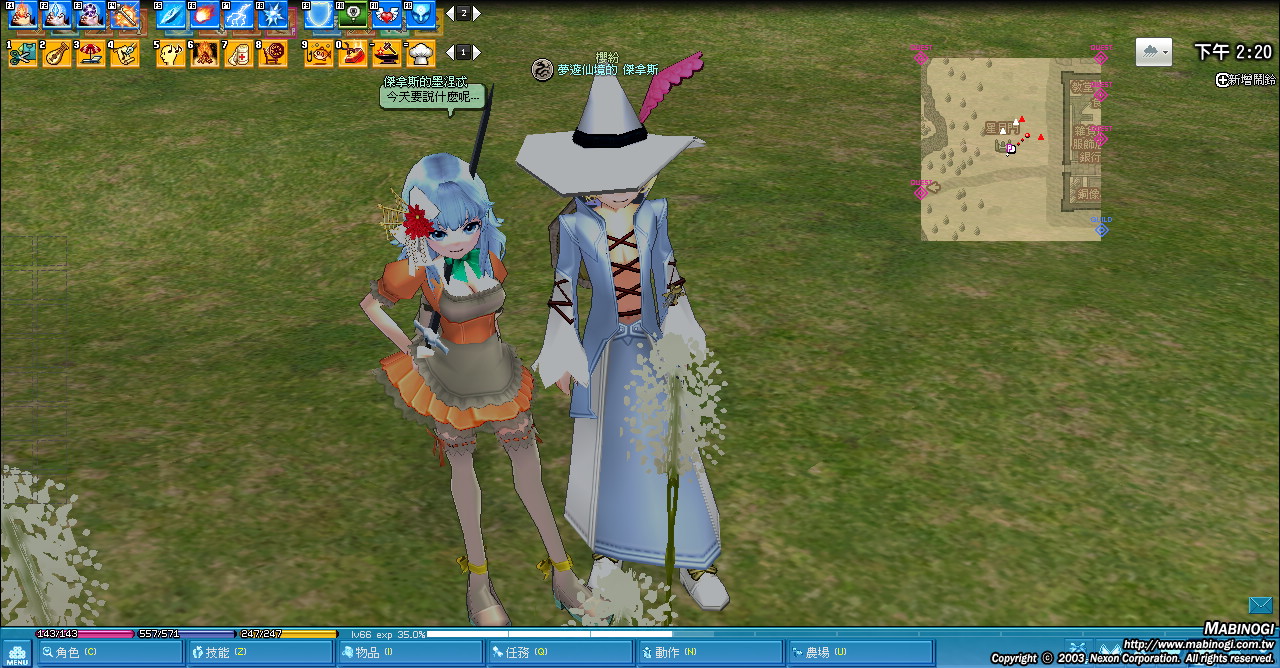Open the 農場 farm window

859,653
